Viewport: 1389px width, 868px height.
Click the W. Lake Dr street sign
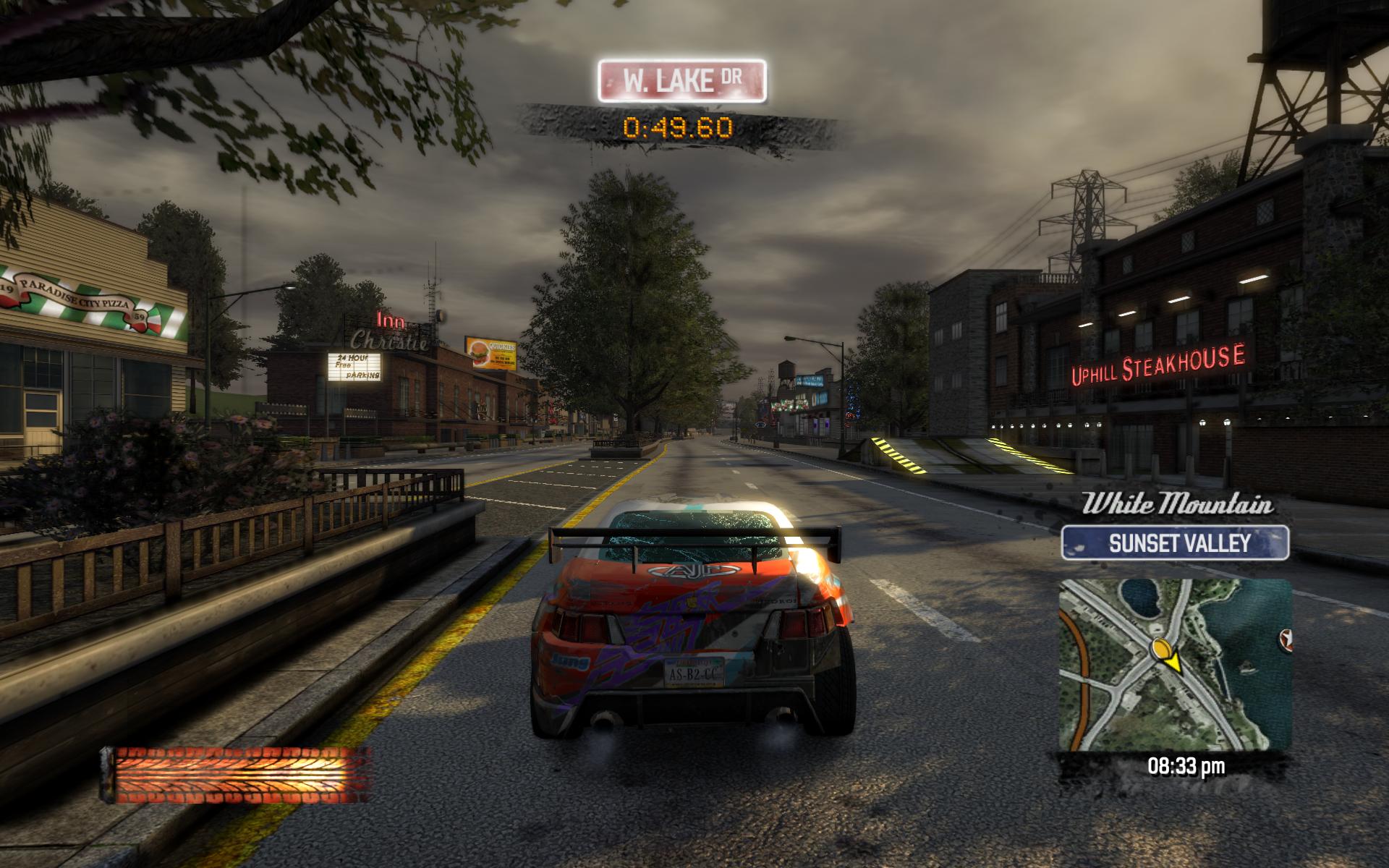(x=681, y=80)
